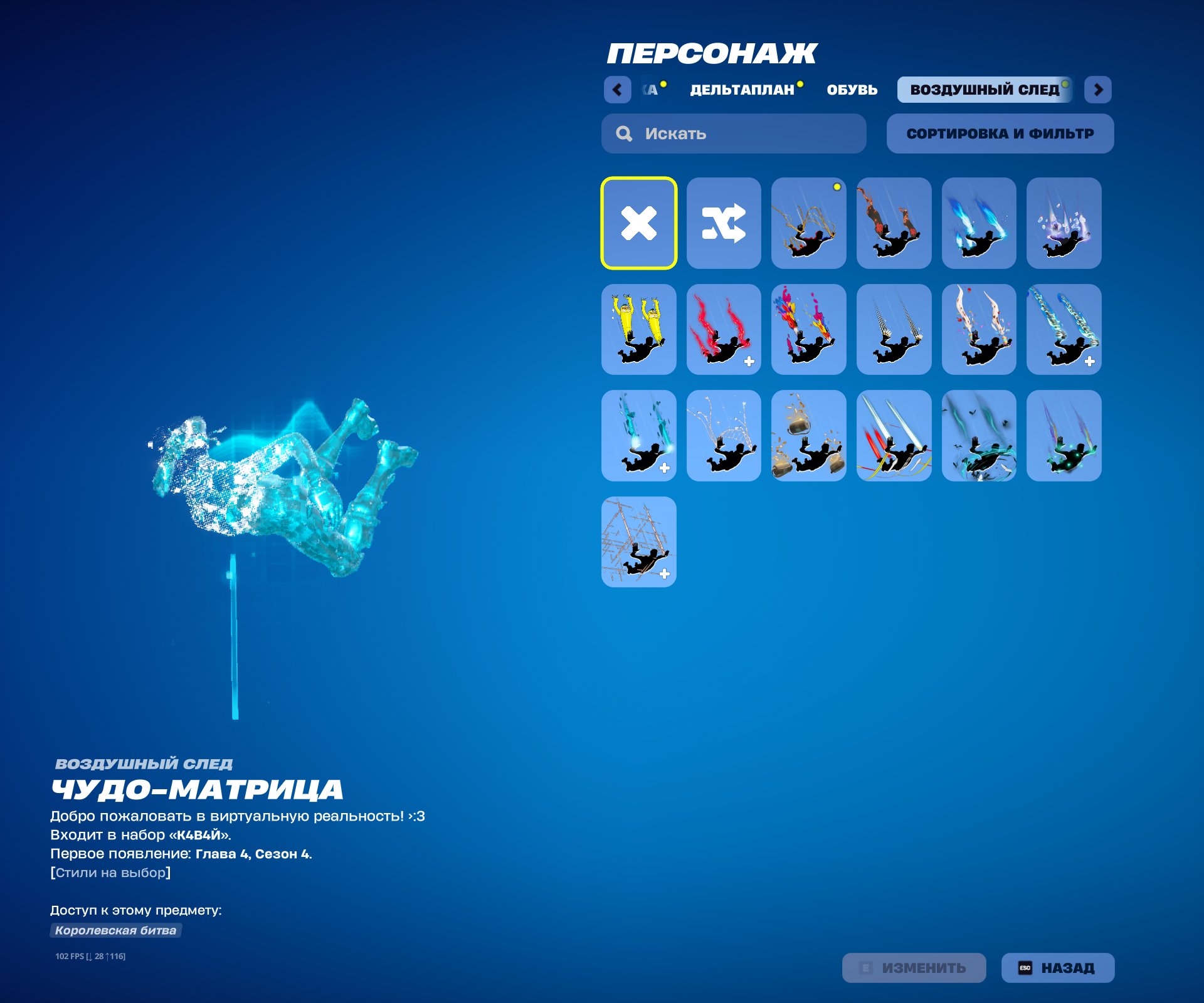Enable random contrail shuffle

click(724, 223)
